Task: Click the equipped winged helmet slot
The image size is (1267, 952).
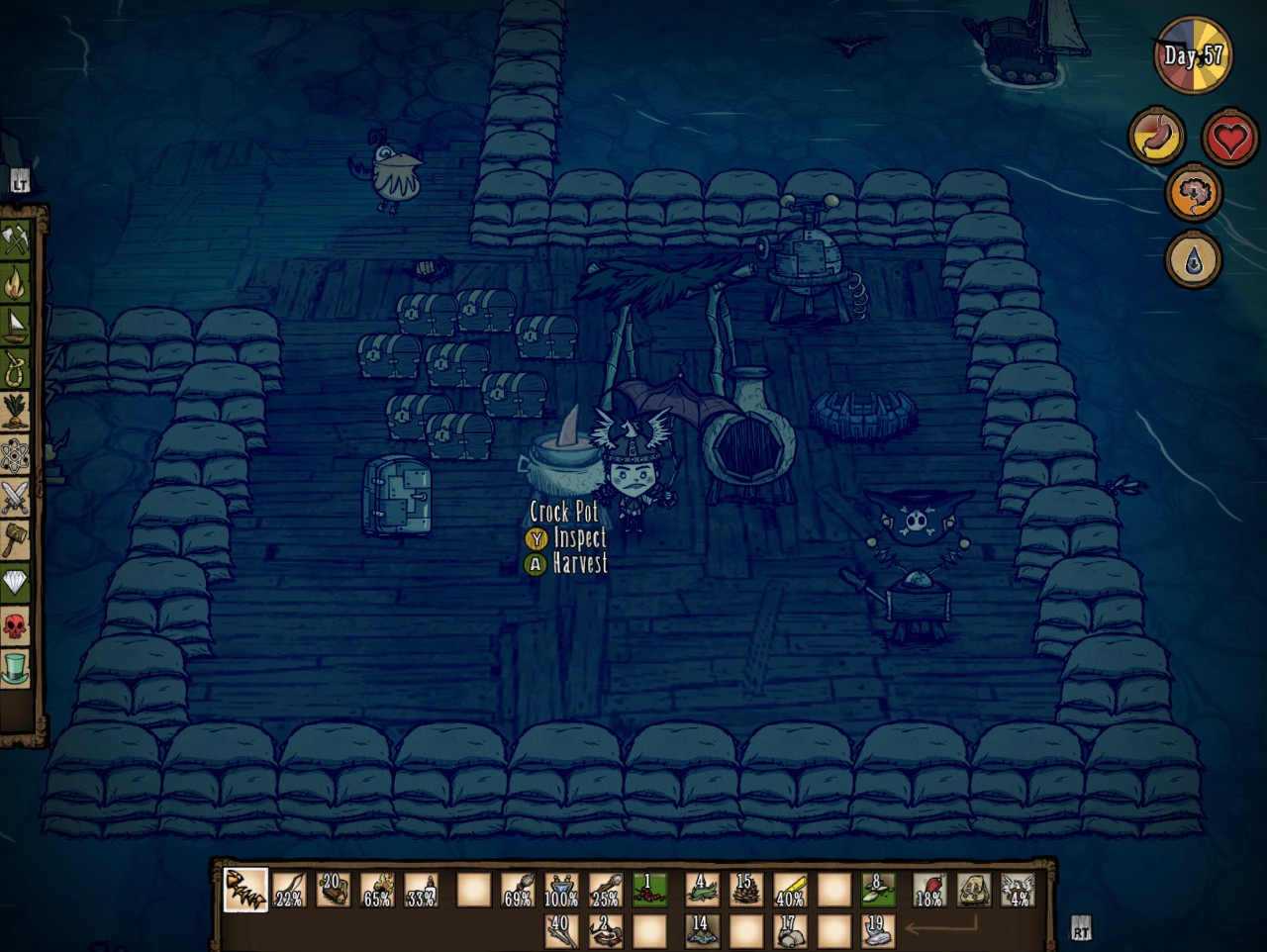Action: tap(1018, 890)
